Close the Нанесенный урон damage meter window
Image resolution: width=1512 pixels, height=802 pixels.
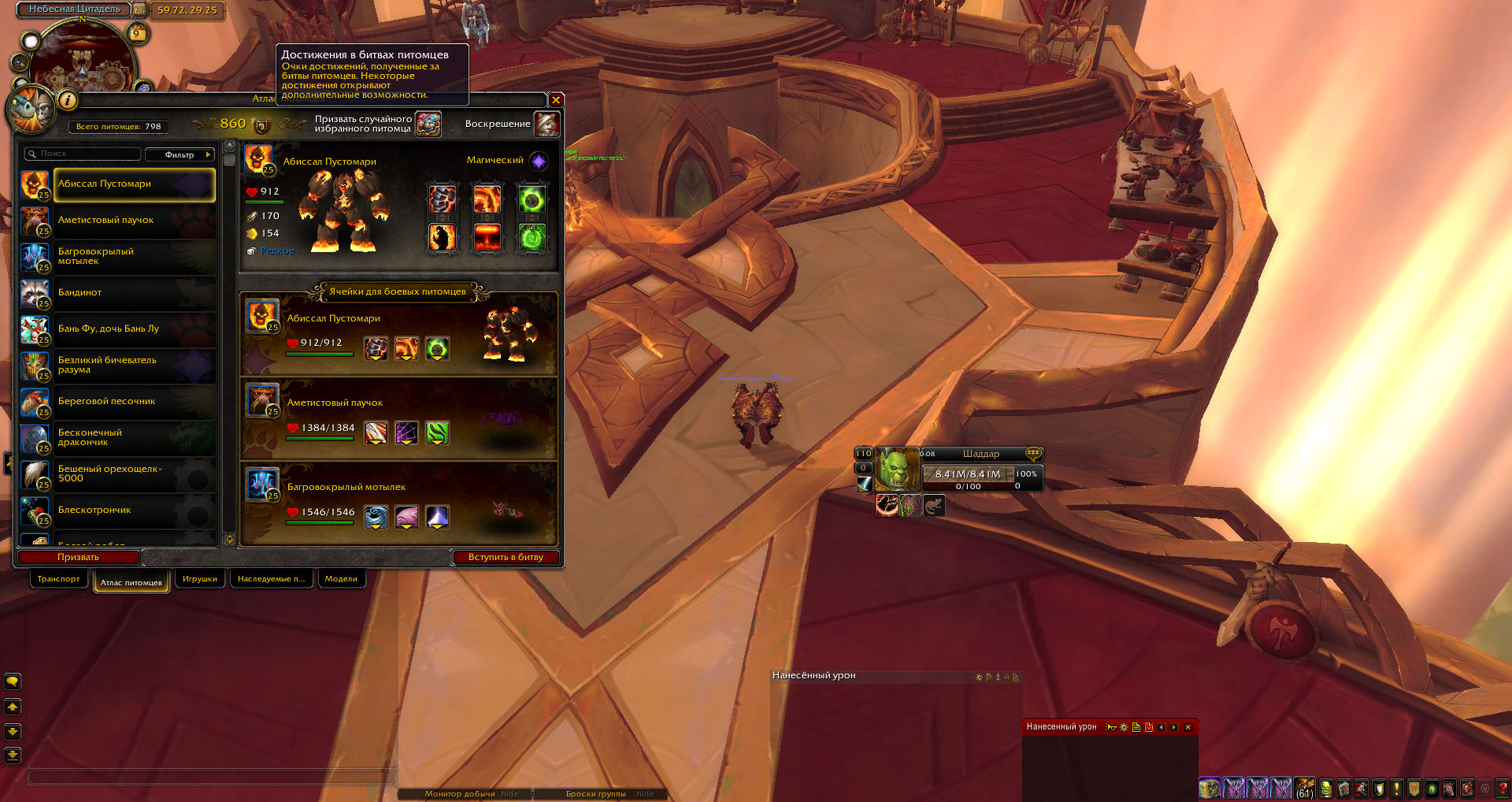pyautogui.click(x=1188, y=727)
